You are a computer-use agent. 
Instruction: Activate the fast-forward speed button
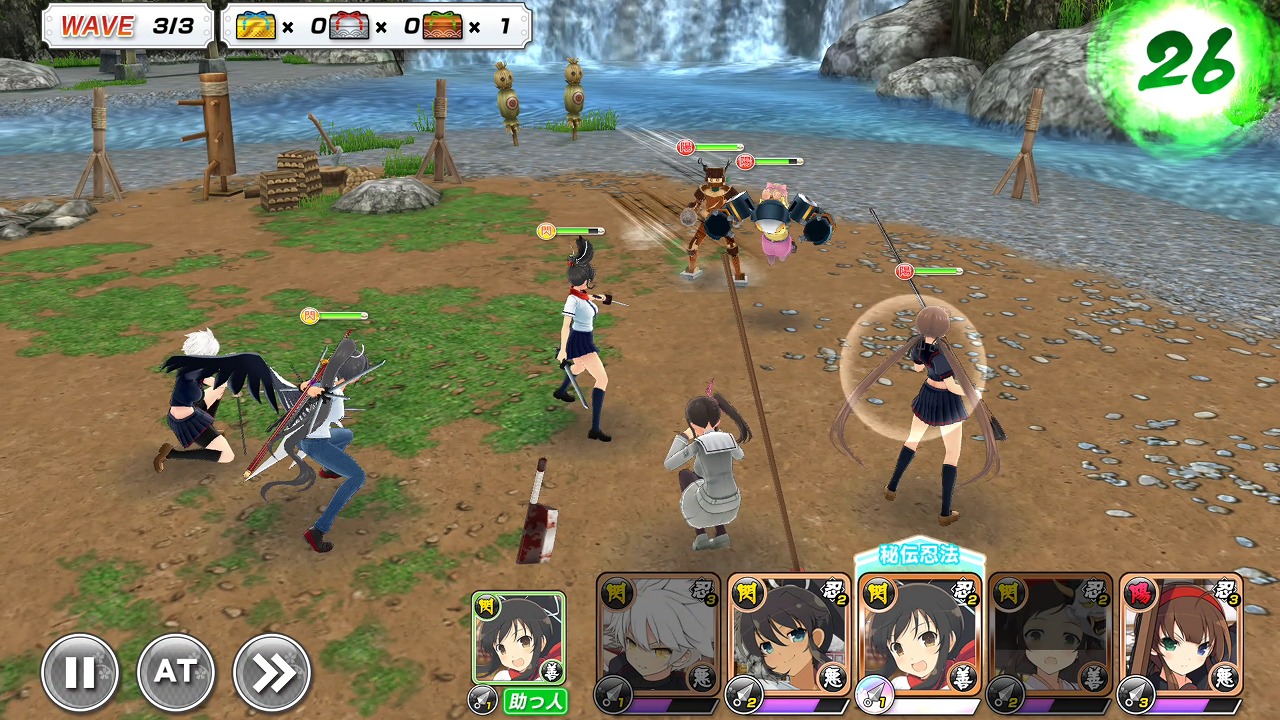coord(272,673)
